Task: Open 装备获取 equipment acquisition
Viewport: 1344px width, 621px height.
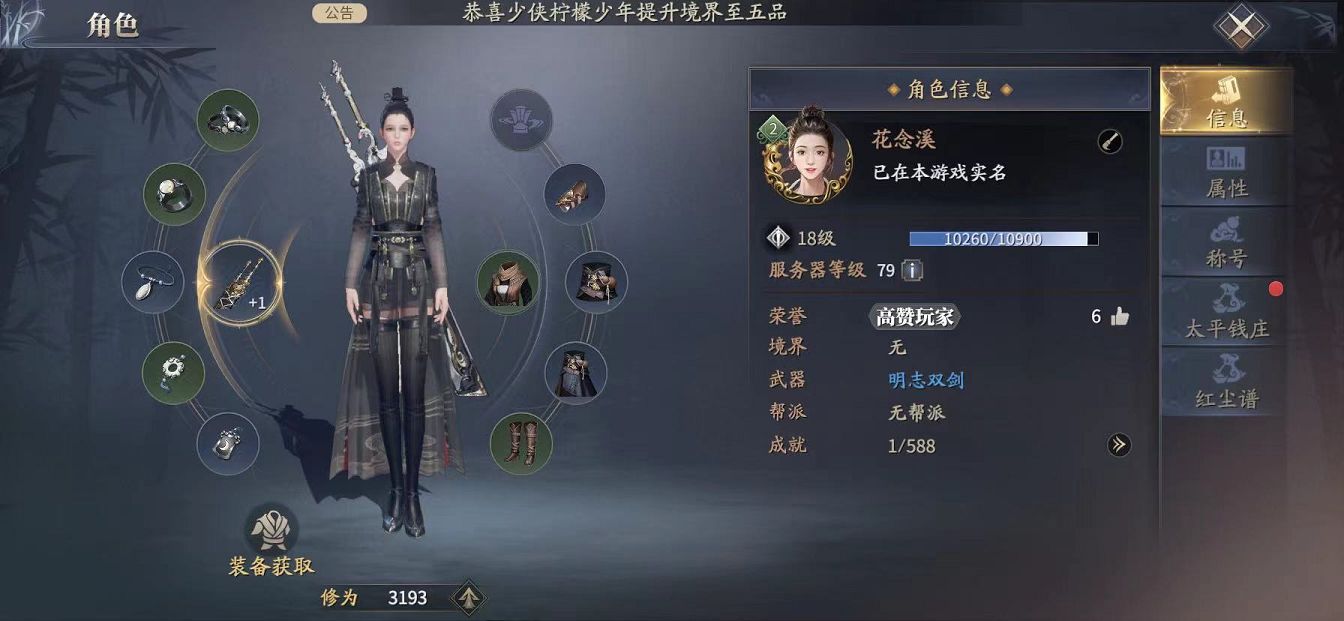Action: 271,545
